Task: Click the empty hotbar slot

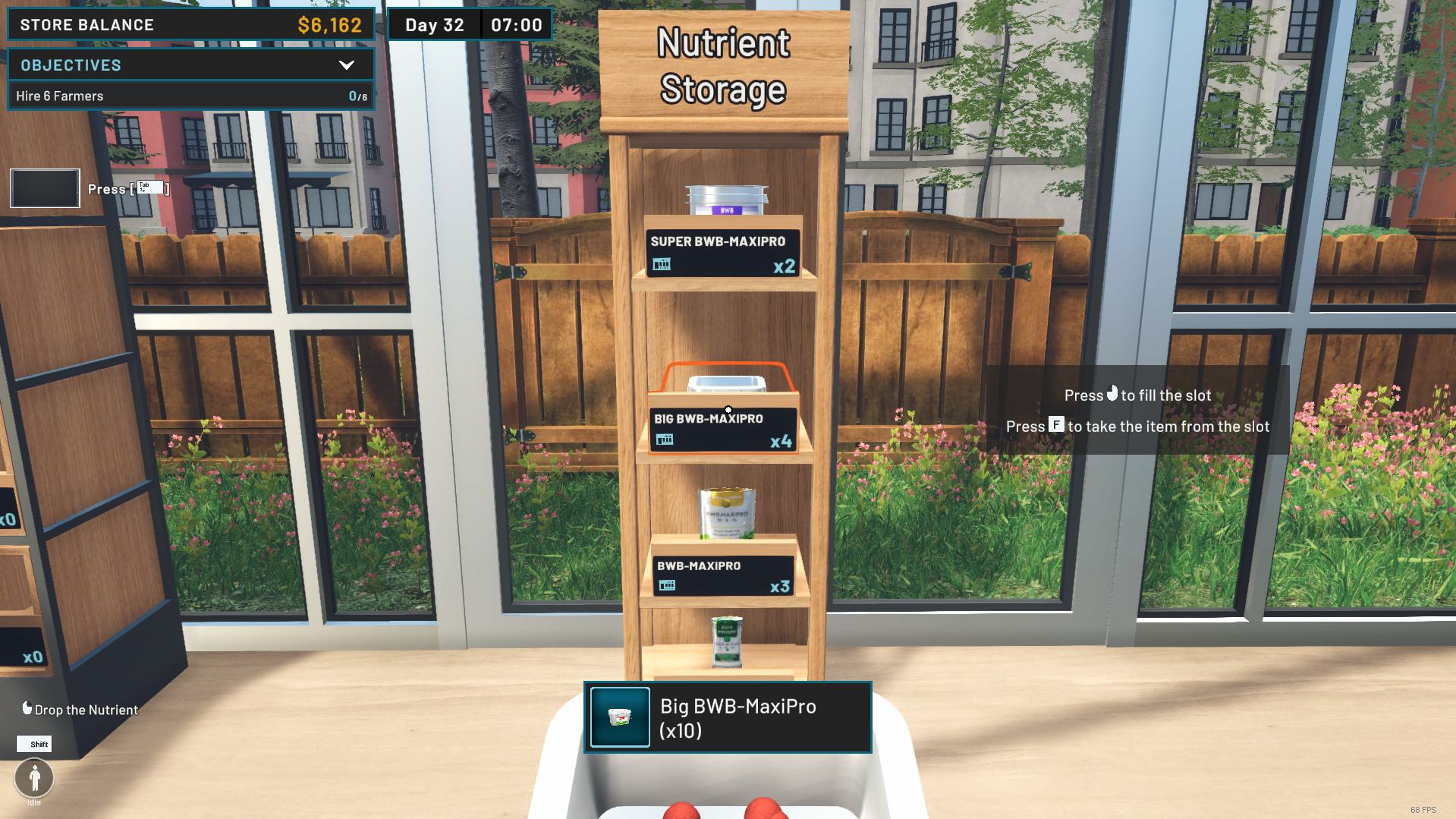Action: coord(45,187)
